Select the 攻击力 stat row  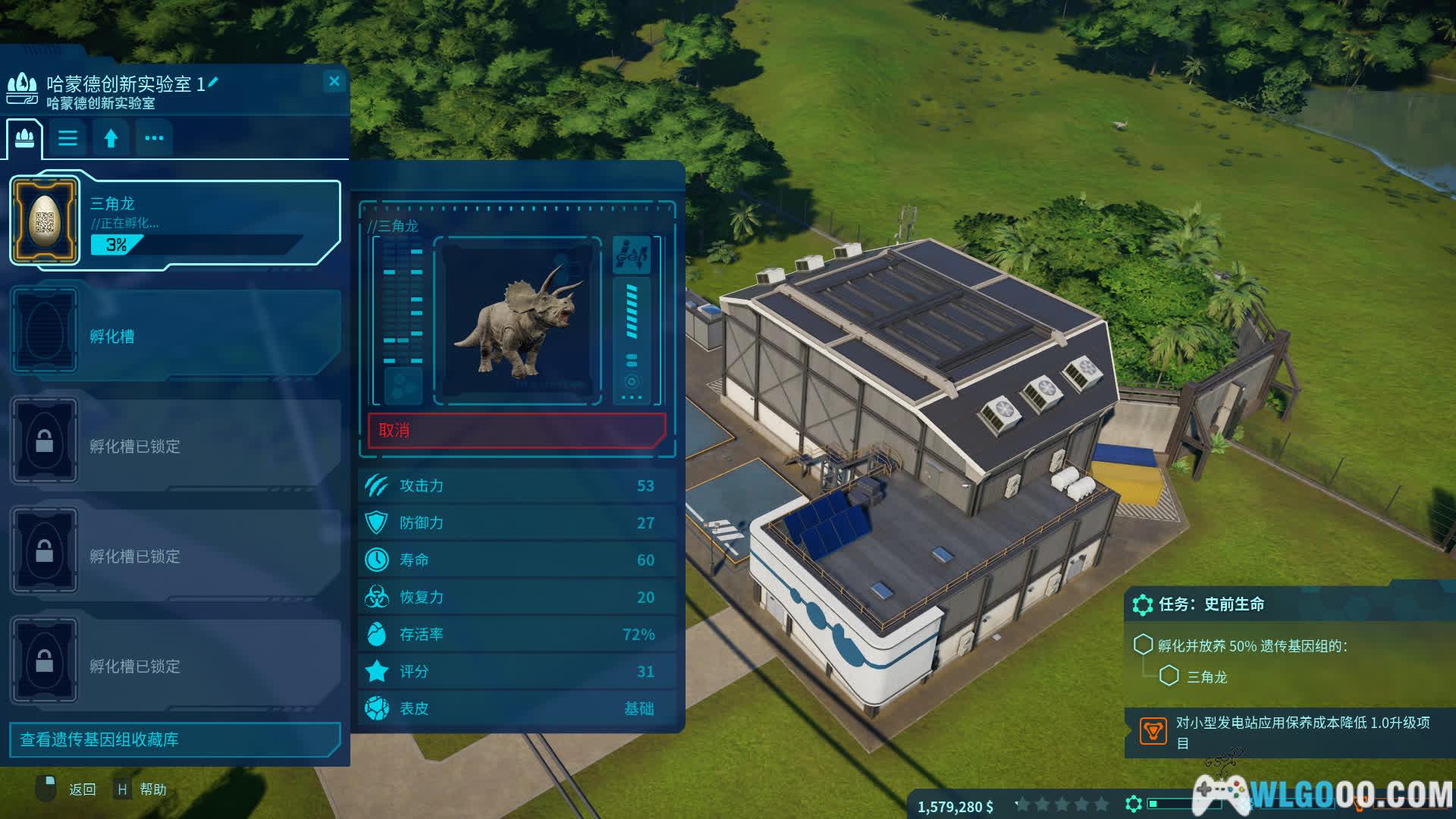(517, 485)
